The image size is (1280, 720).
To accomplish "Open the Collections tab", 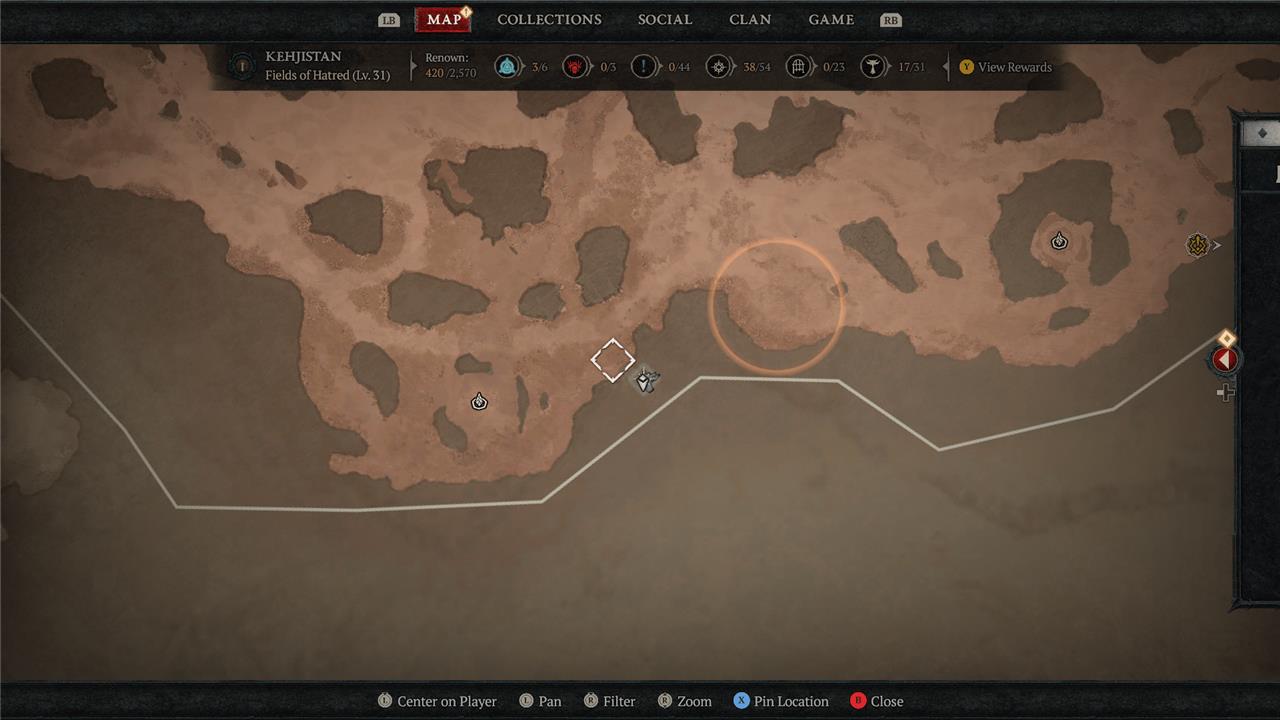I will click(x=549, y=20).
